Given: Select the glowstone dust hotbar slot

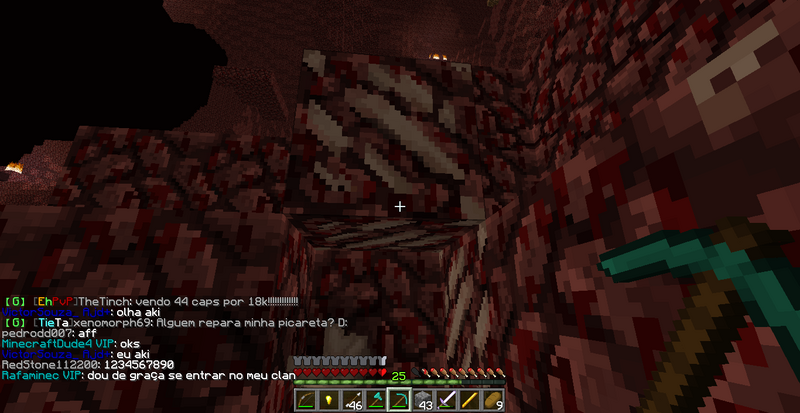Looking at the screenshot, I should tap(326, 400).
